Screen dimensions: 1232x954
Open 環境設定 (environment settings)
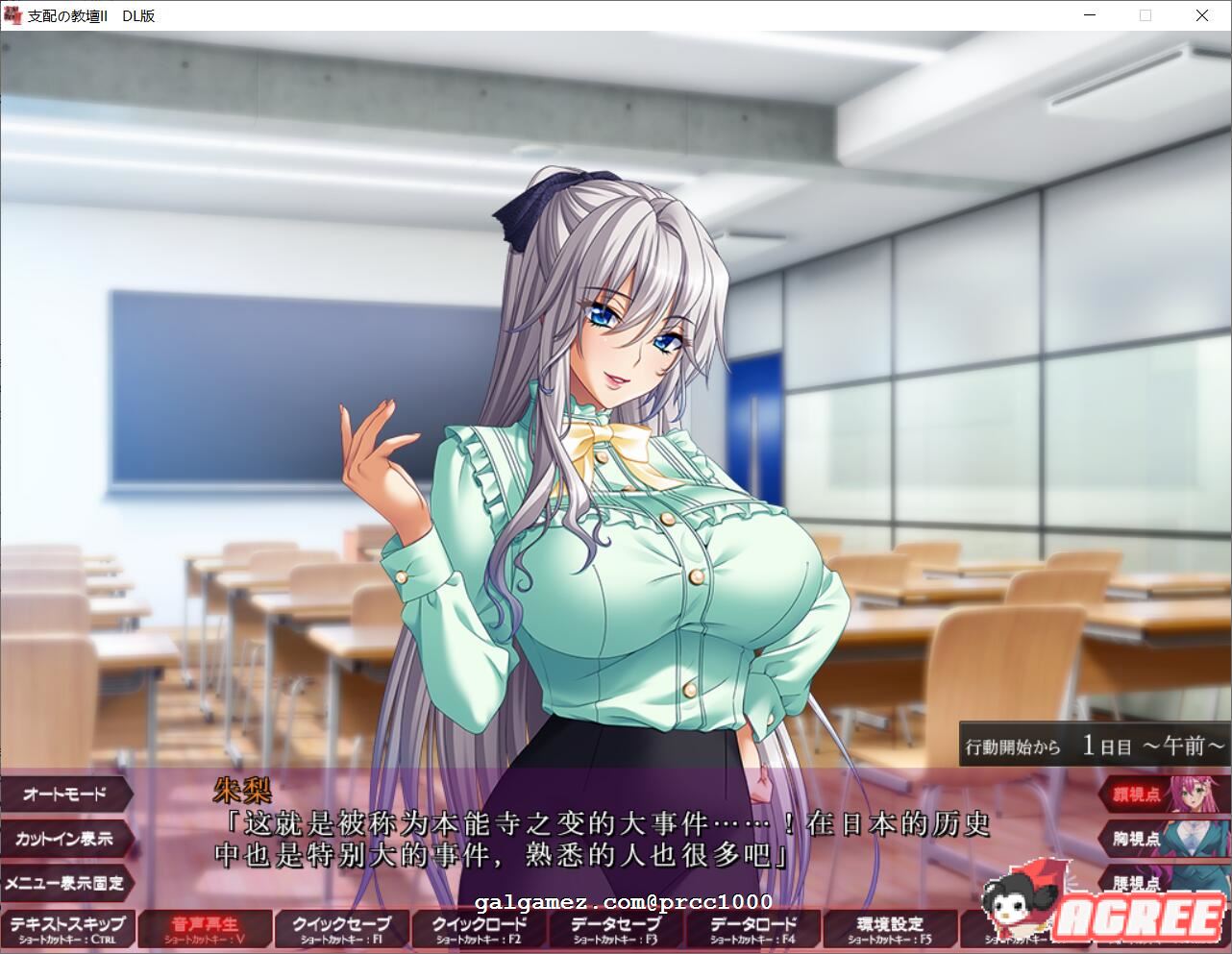(889, 928)
